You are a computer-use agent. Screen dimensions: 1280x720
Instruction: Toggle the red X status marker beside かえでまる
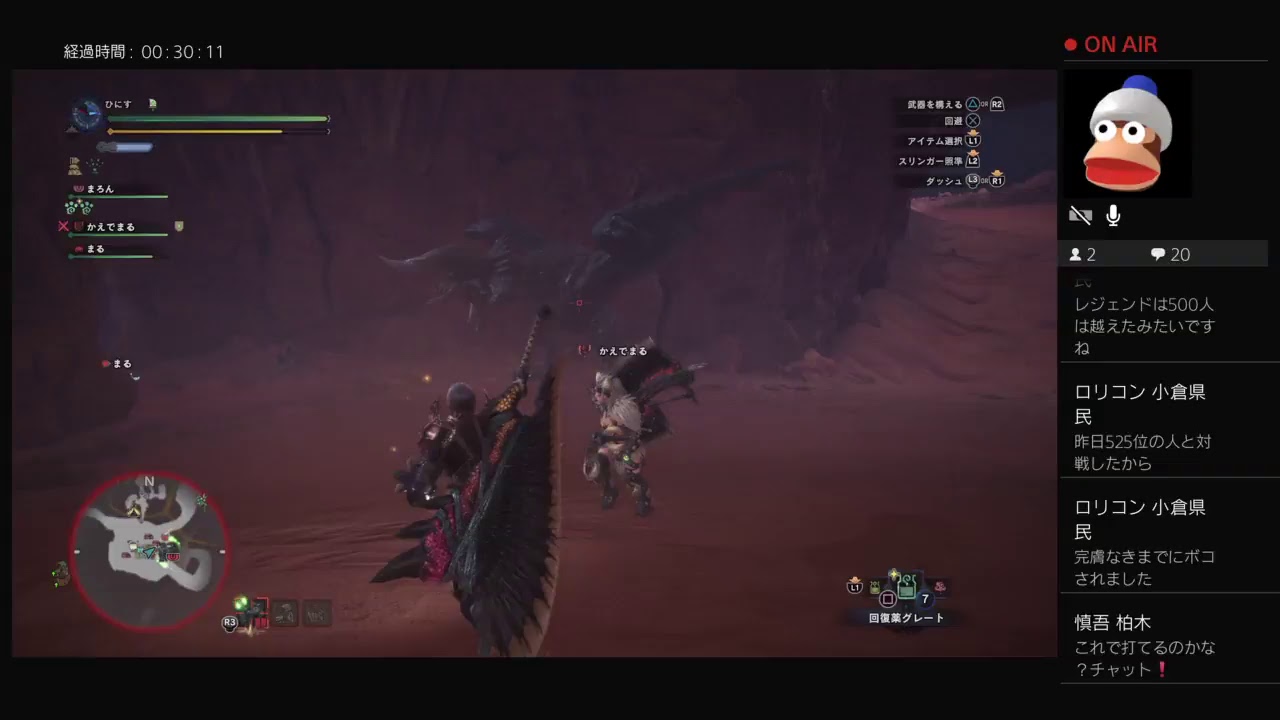click(x=63, y=226)
